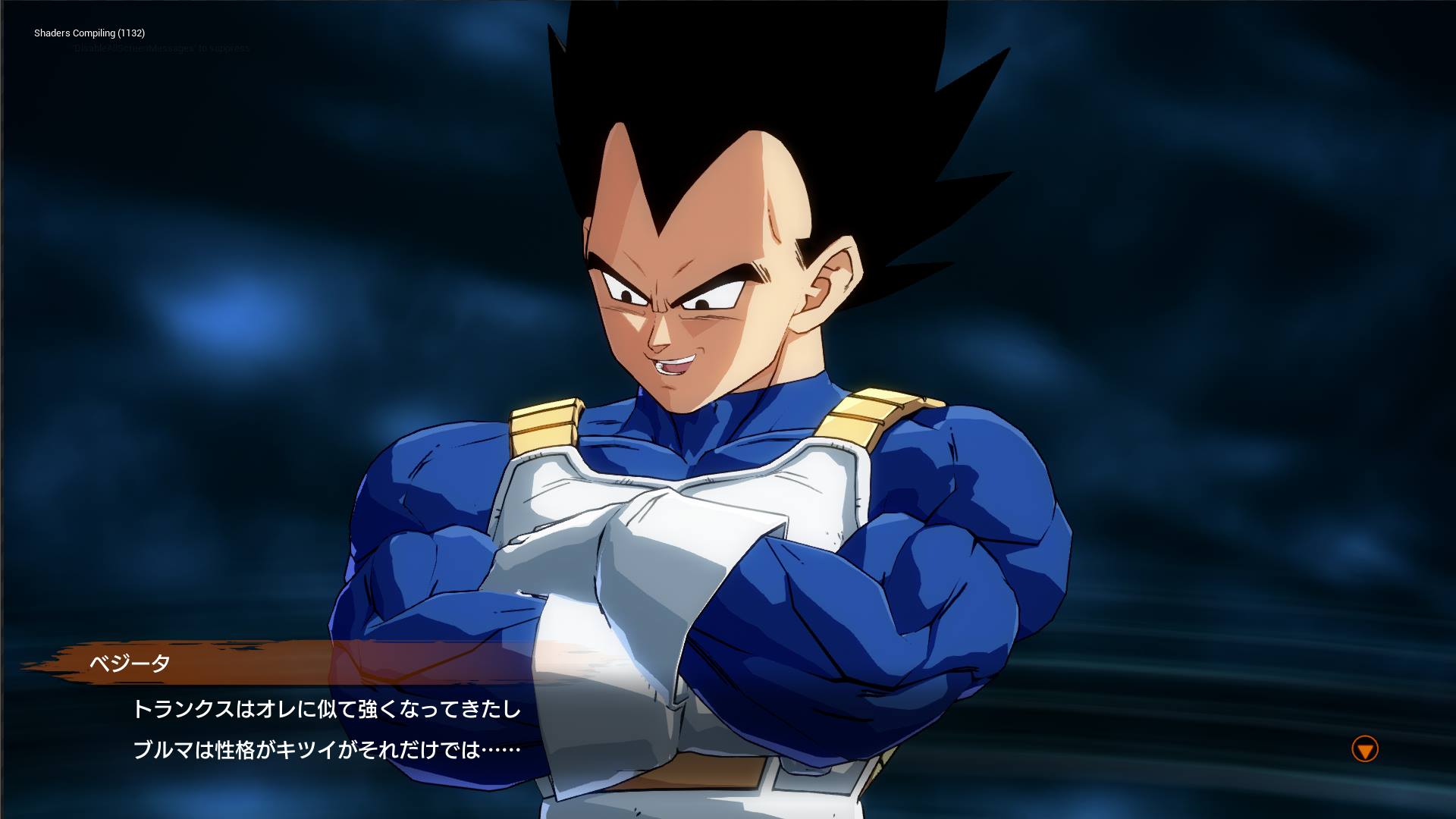Click the Shaders Compiling (1132) status message
Image resolution: width=1456 pixels, height=819 pixels.
[90, 33]
